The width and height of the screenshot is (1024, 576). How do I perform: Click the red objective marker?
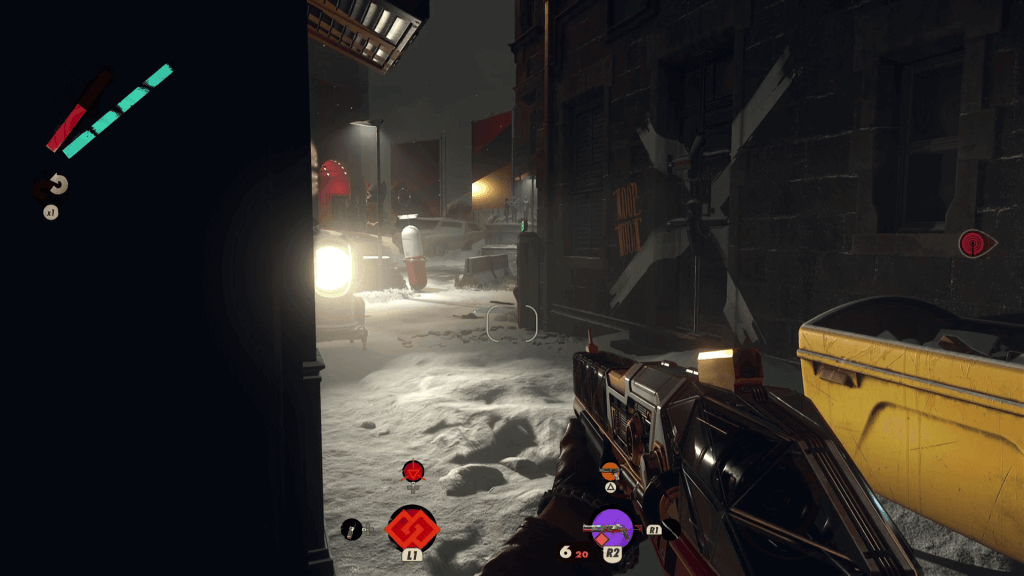972,243
